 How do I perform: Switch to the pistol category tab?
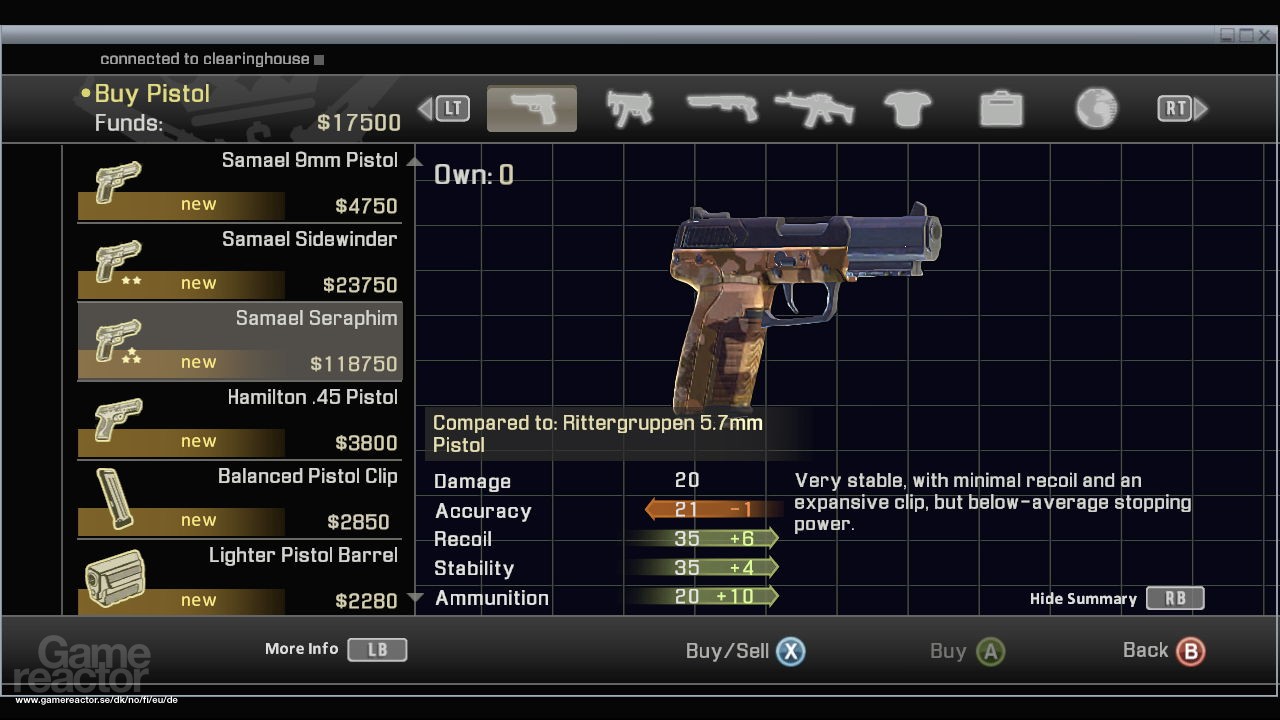531,108
